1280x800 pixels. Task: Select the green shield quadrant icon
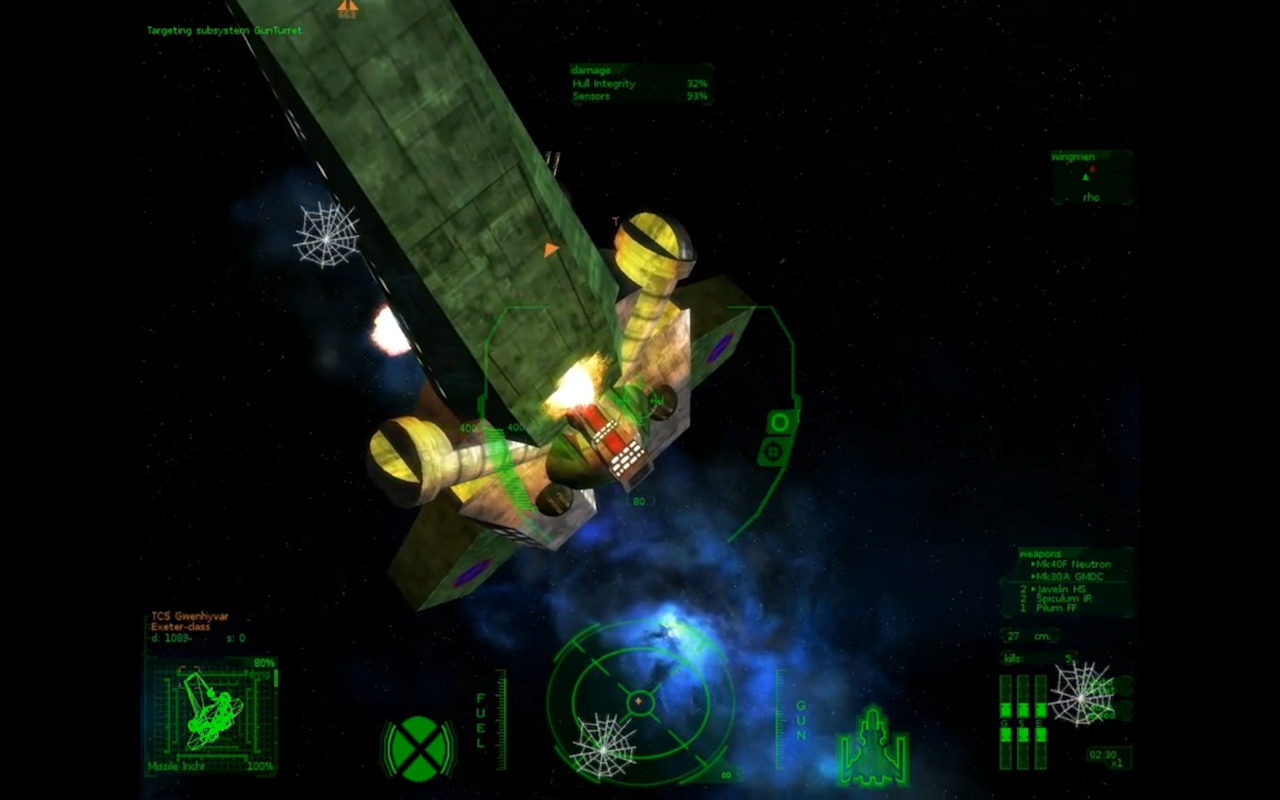[x=418, y=748]
